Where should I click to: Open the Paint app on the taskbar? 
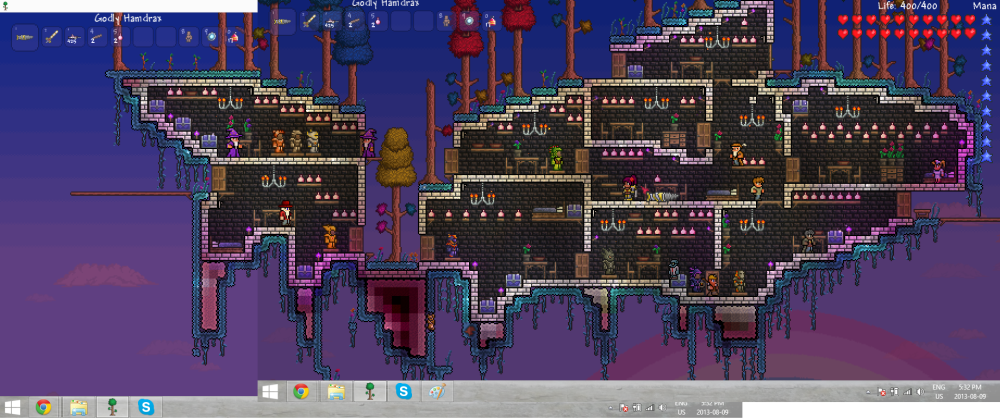[x=437, y=391]
